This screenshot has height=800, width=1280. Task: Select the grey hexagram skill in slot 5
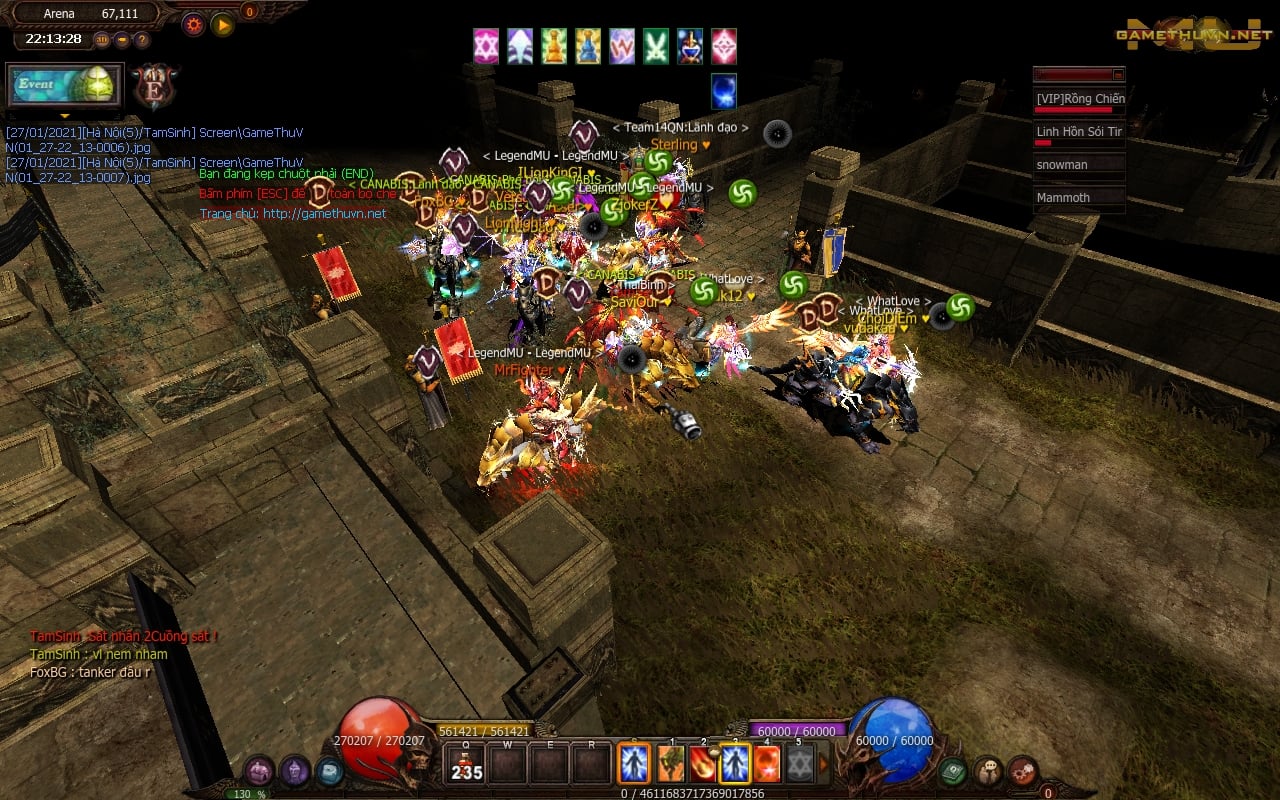click(x=798, y=765)
